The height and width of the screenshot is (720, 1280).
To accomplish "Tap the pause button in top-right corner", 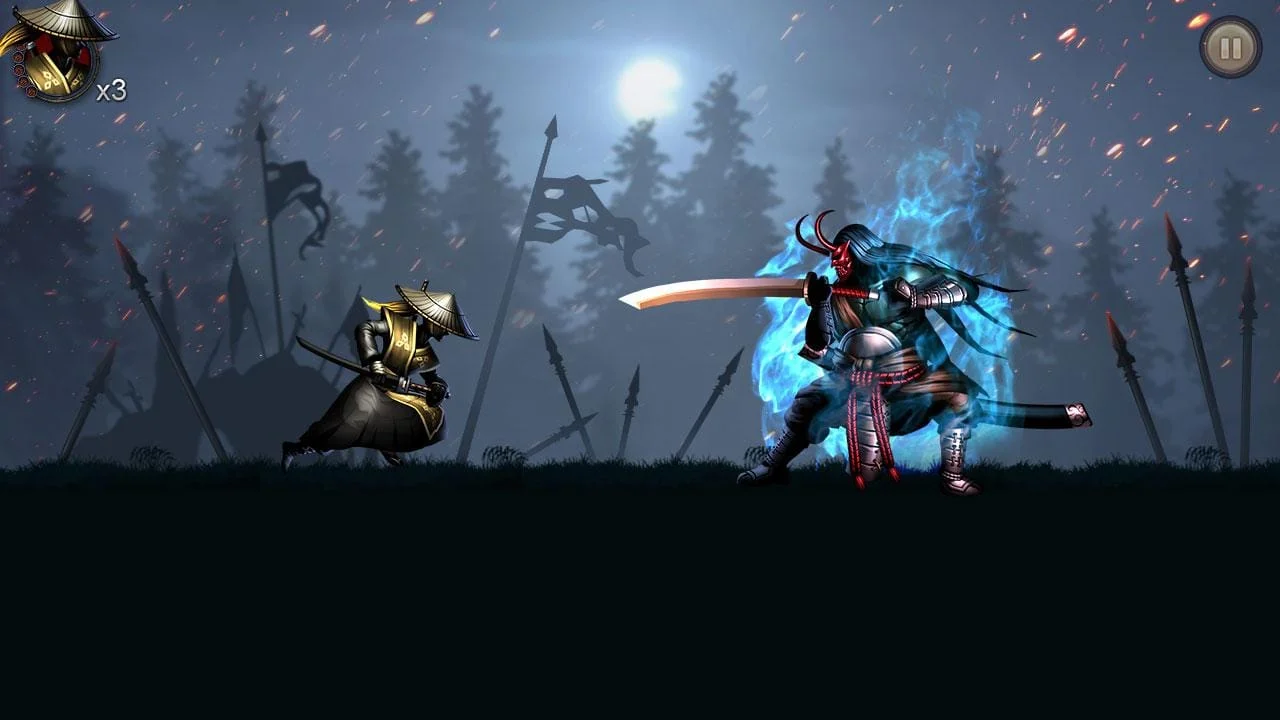I will coord(1228,47).
